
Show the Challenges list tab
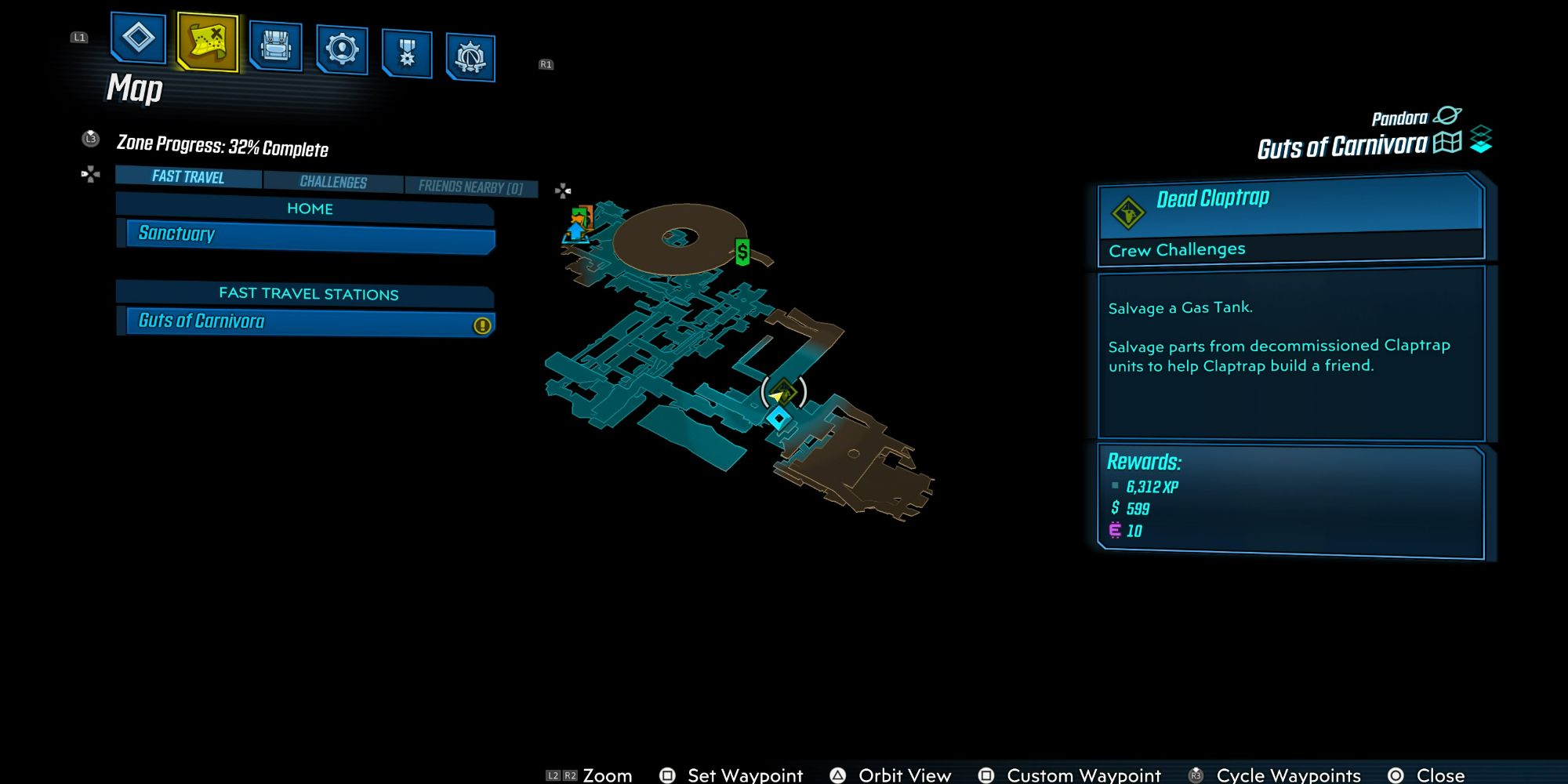333,182
